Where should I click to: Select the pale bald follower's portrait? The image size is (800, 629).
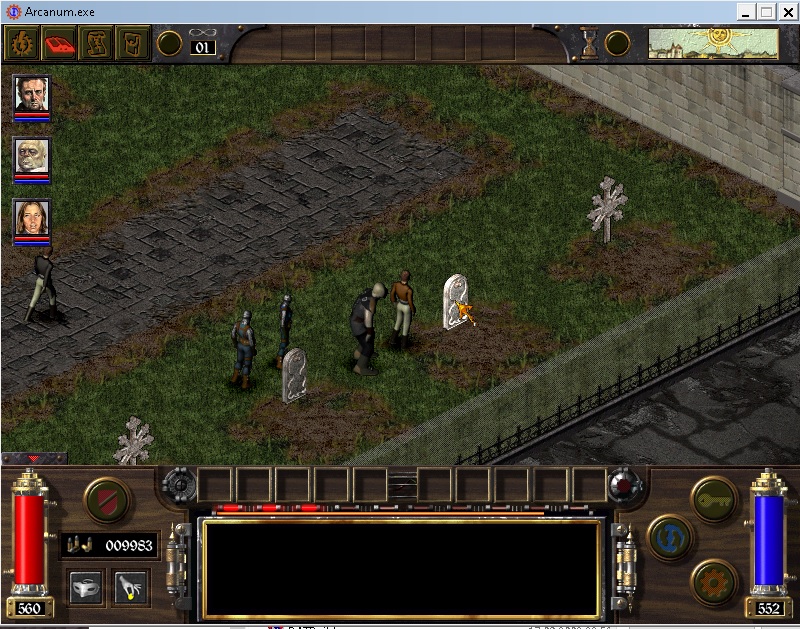(32, 155)
